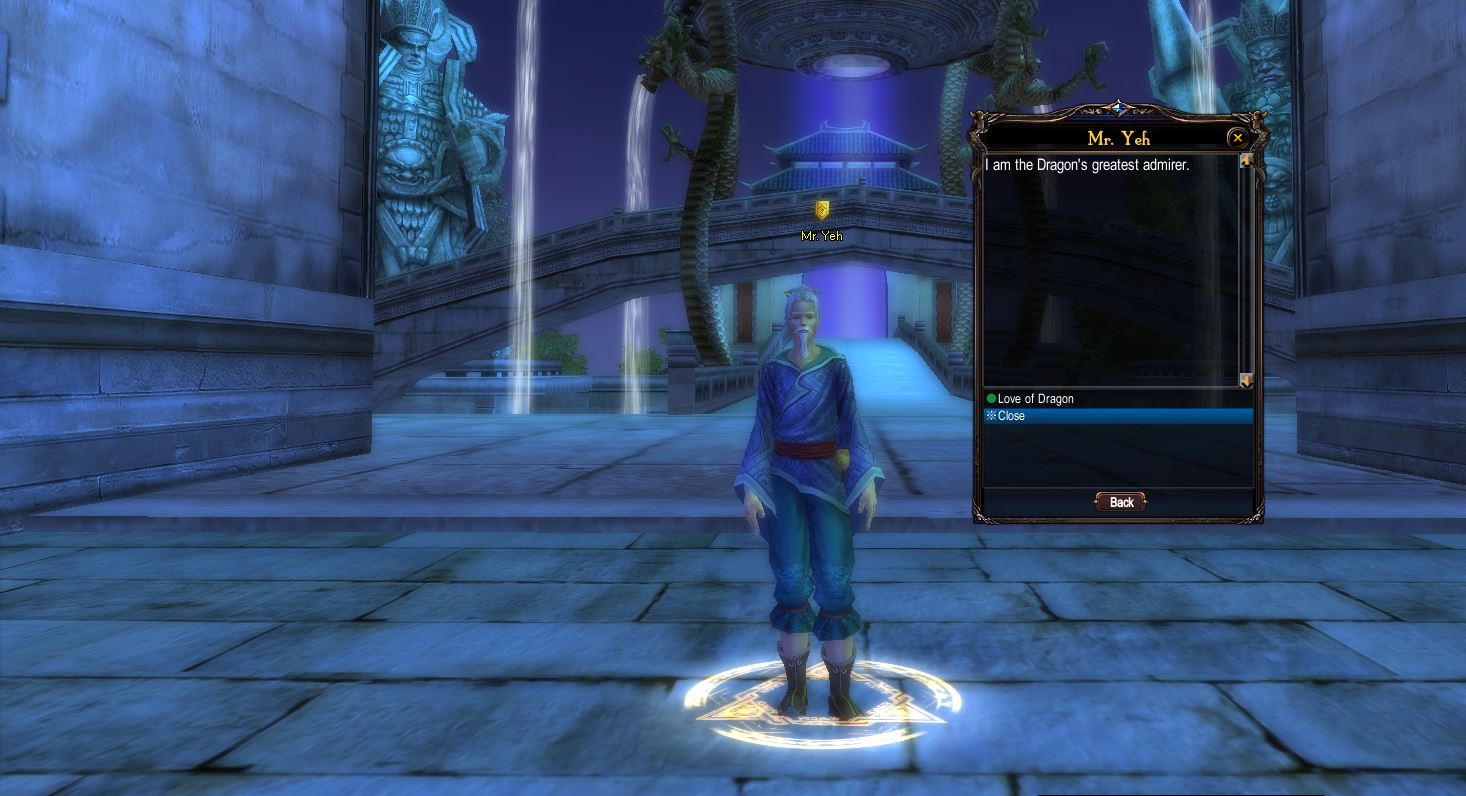Viewport: 1466px width, 796px height.
Task: Click the Back button
Action: 1120,502
